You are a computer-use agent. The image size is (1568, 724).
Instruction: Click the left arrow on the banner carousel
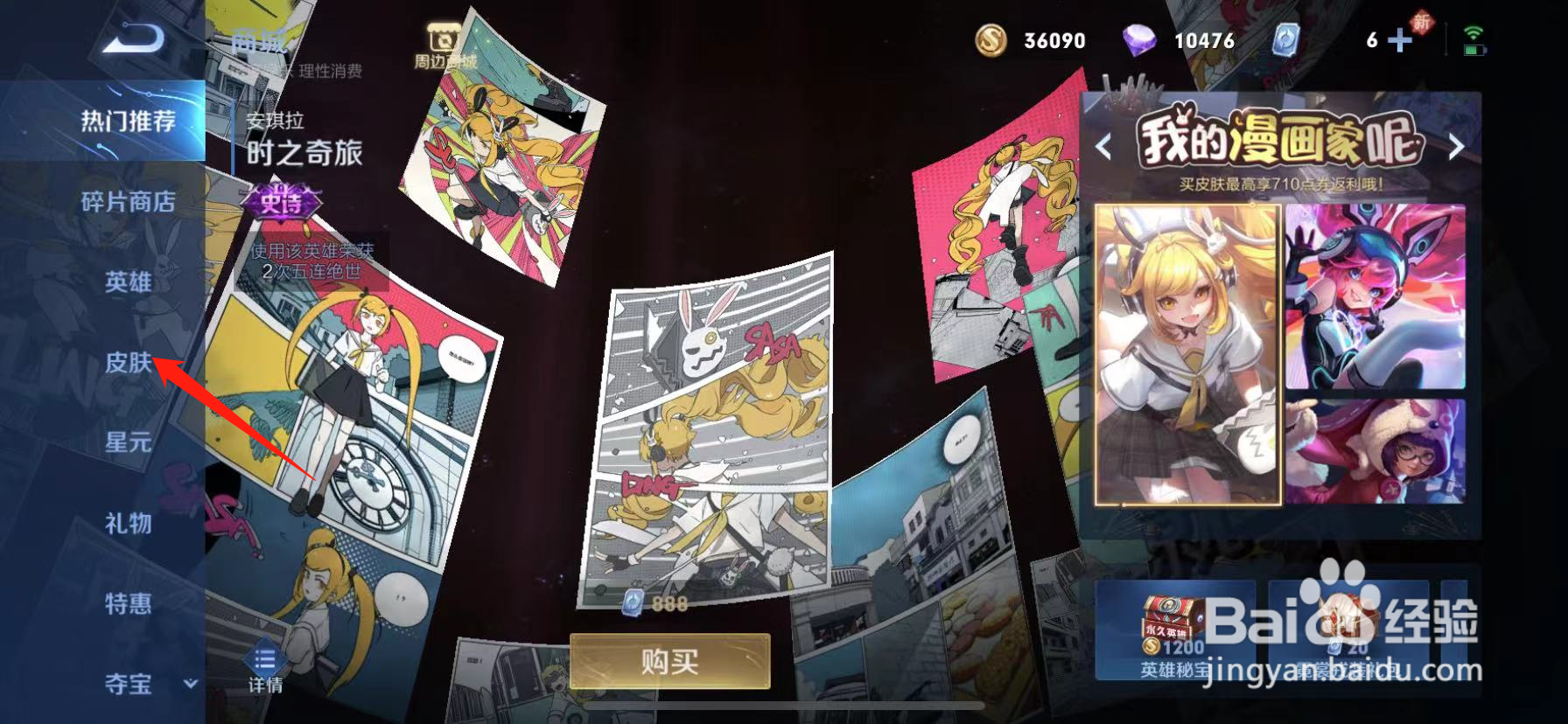(1104, 147)
